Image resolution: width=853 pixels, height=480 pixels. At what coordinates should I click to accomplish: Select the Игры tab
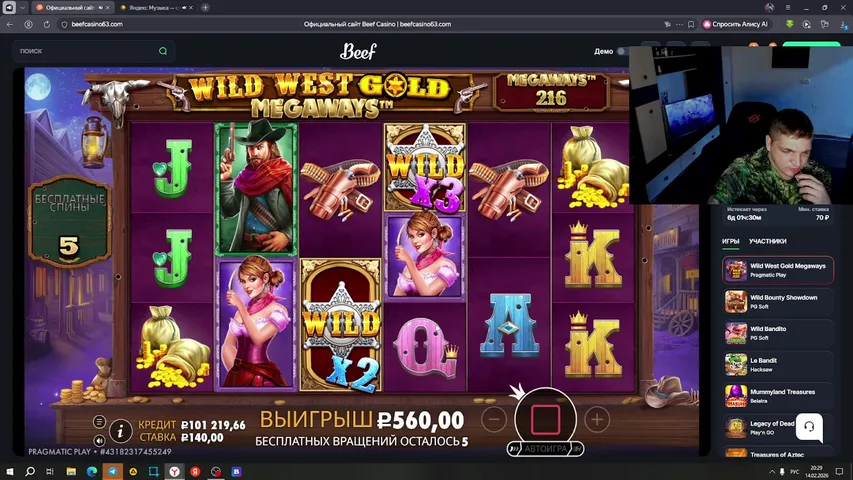(730, 241)
